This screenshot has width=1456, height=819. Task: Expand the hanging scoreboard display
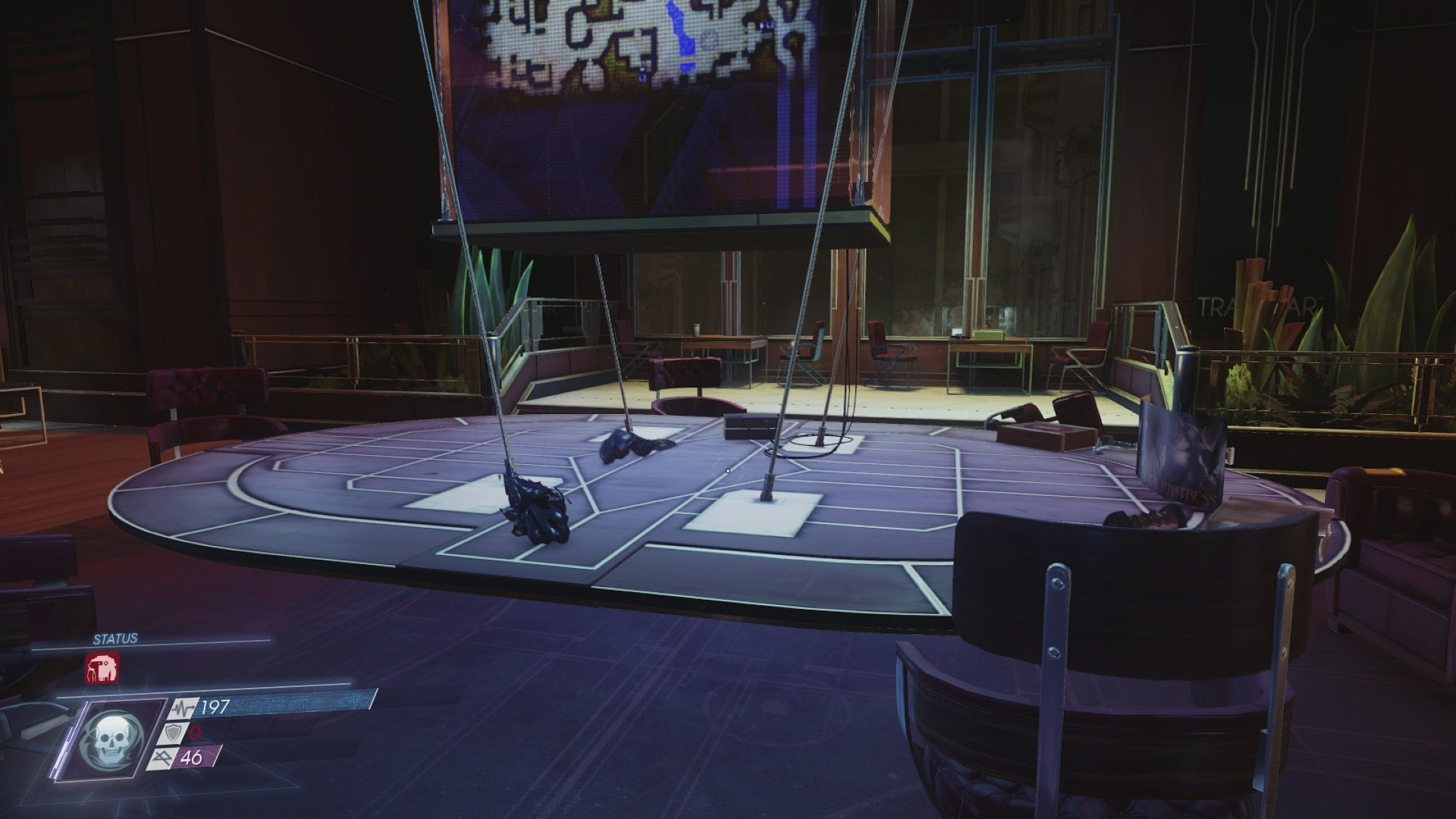[660, 114]
